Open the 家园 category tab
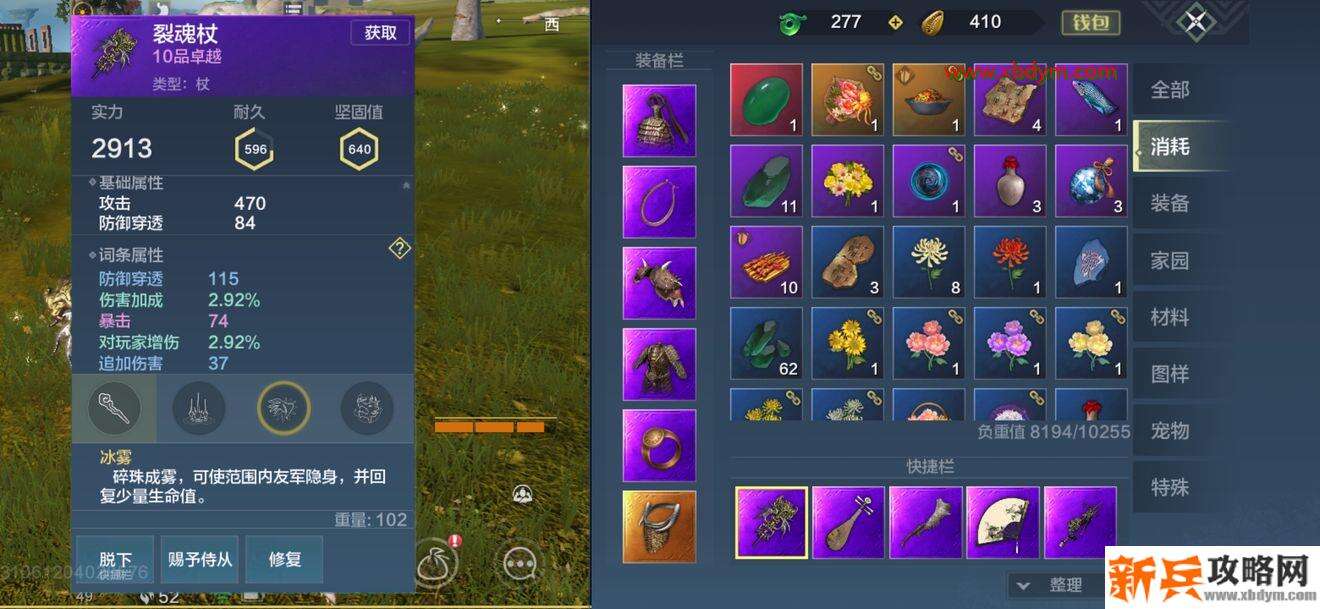Image resolution: width=1320 pixels, height=609 pixels. pyautogui.click(x=1170, y=261)
